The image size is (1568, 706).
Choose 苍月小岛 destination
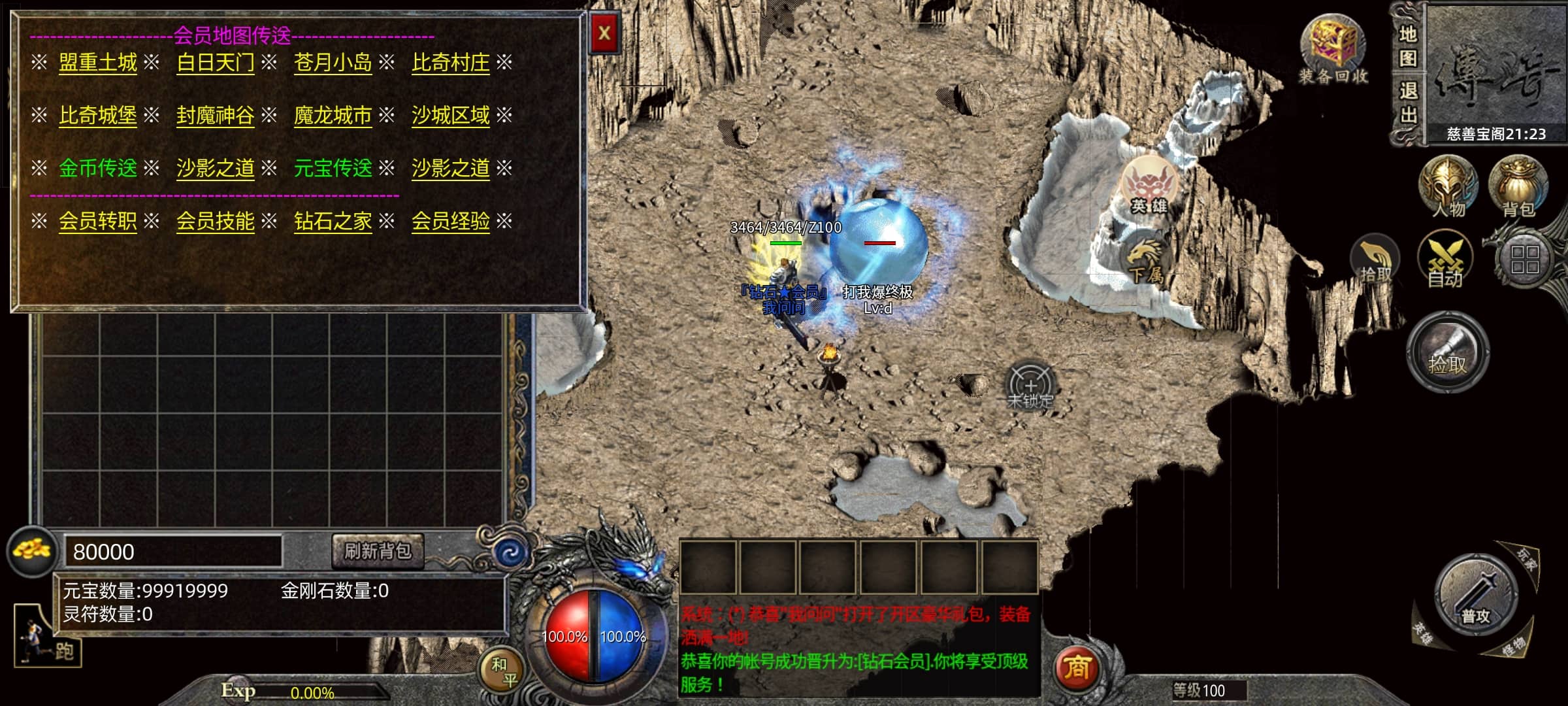point(333,63)
